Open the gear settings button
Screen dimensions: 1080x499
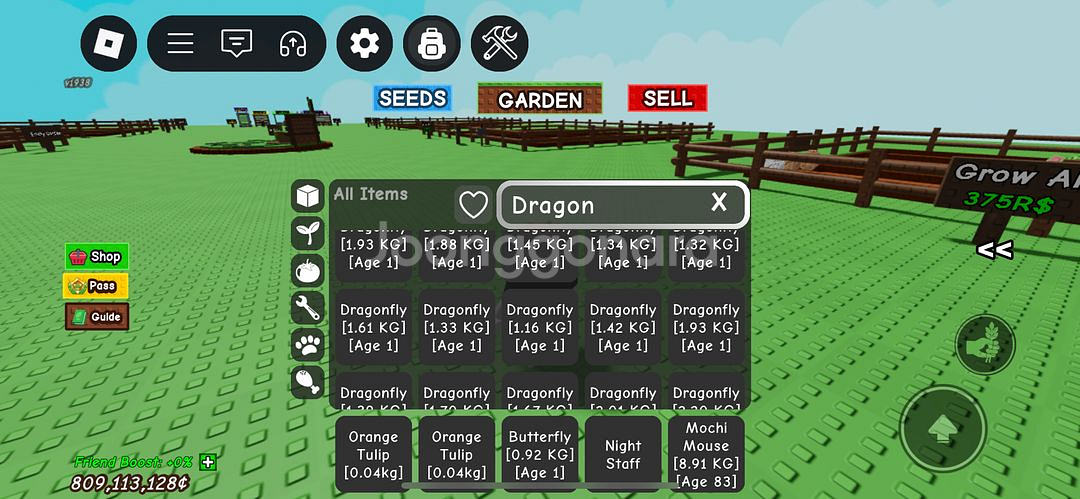364,44
